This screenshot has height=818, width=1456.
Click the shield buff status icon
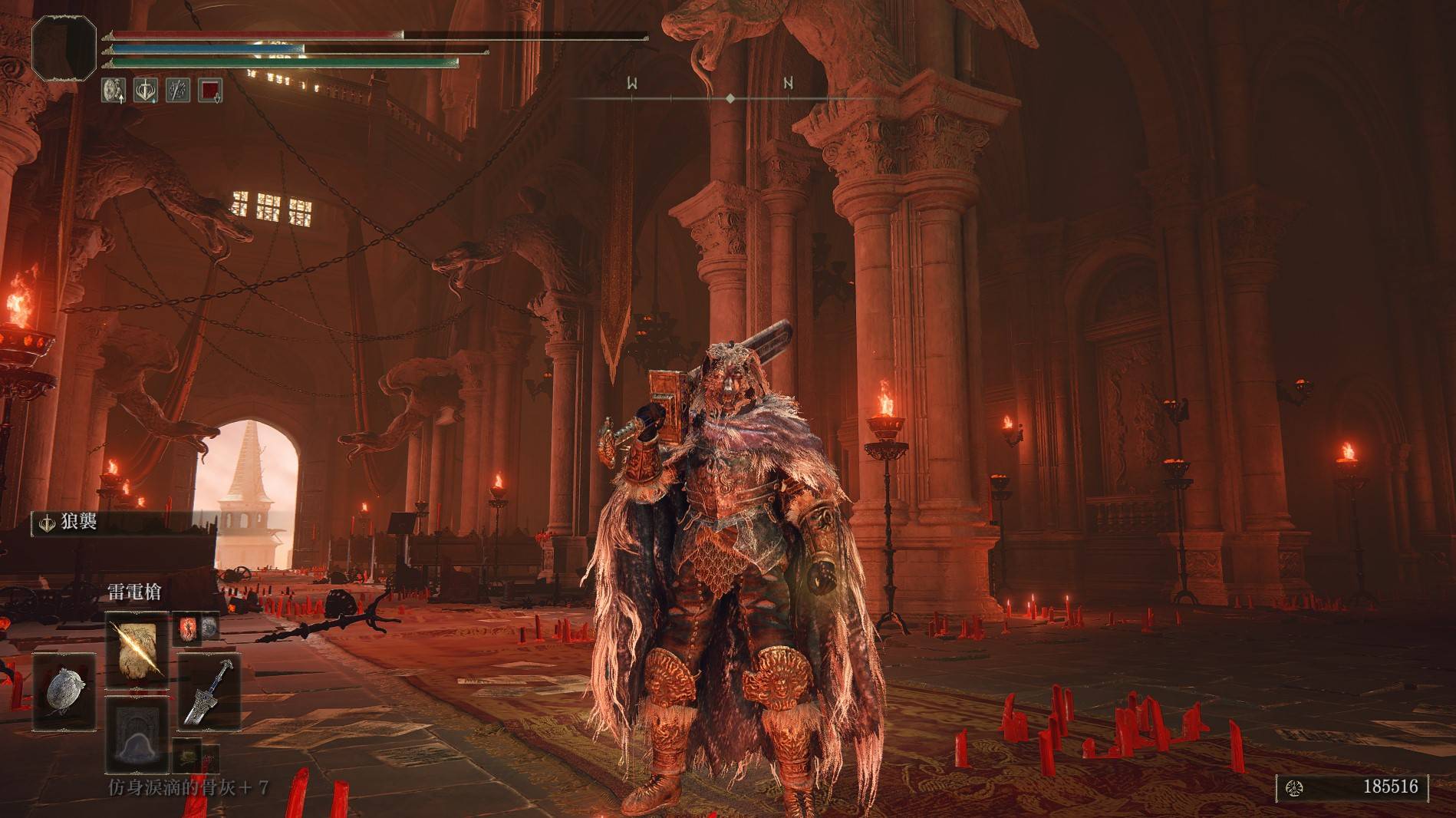pyautogui.click(x=114, y=90)
